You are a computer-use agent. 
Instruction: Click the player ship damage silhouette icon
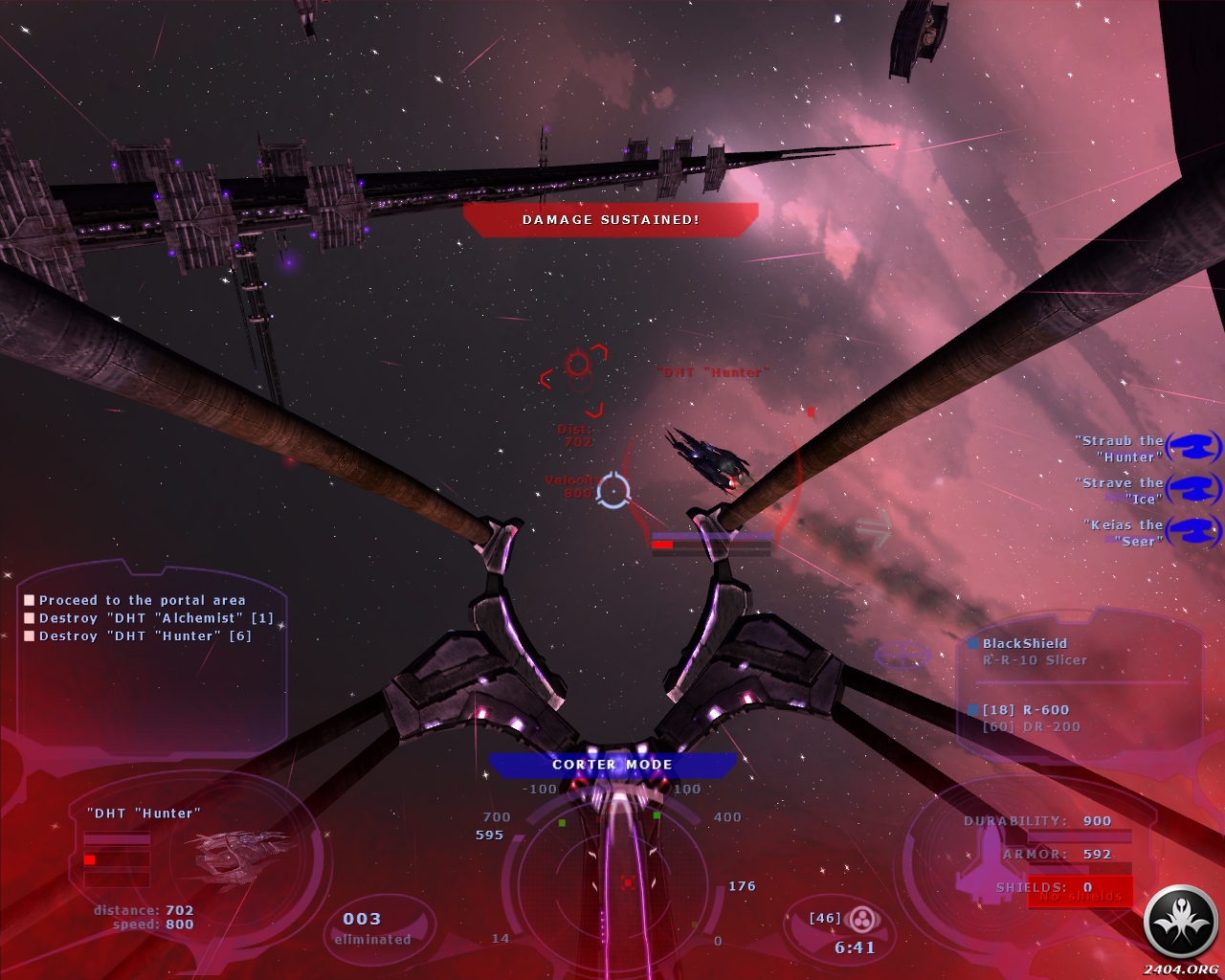pos(990,858)
